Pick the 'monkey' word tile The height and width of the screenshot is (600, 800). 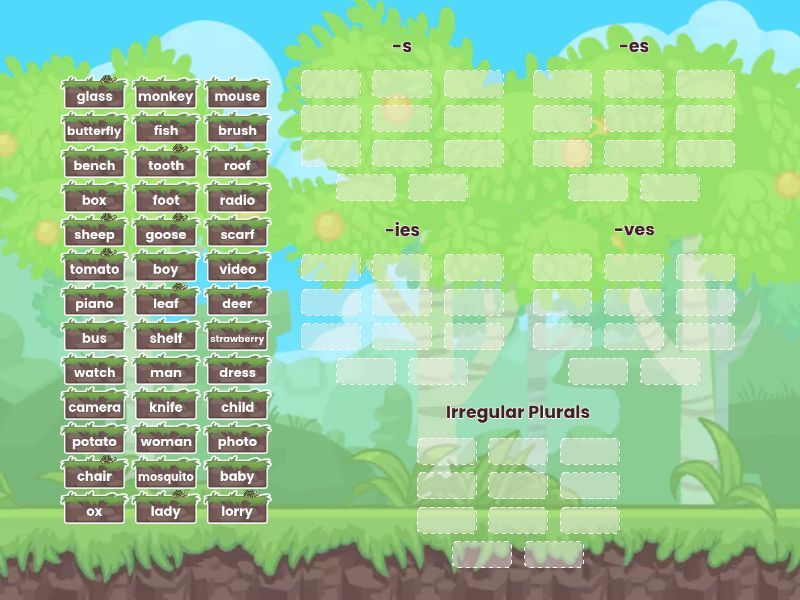coord(166,96)
